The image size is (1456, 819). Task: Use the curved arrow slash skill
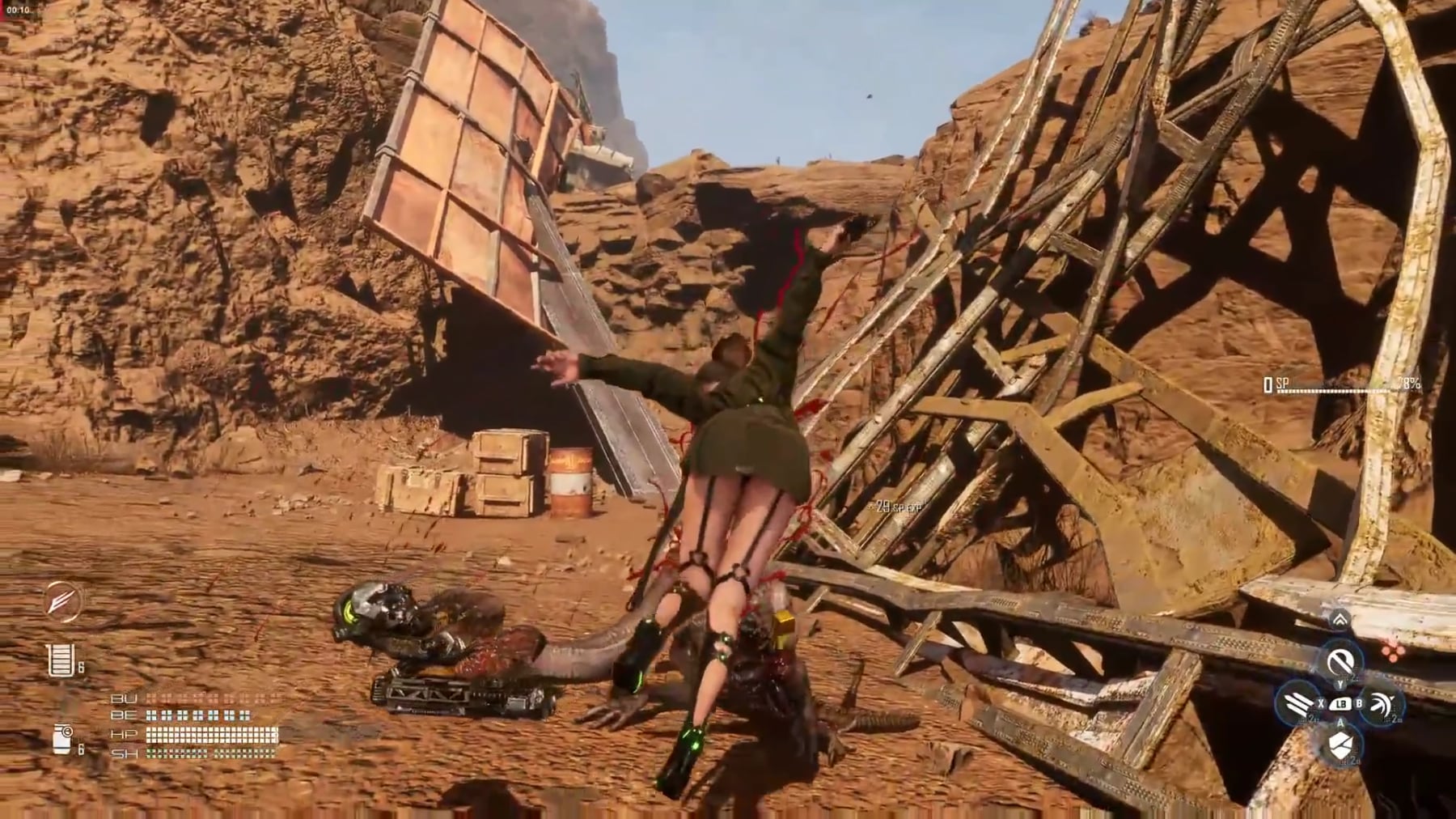click(1382, 702)
